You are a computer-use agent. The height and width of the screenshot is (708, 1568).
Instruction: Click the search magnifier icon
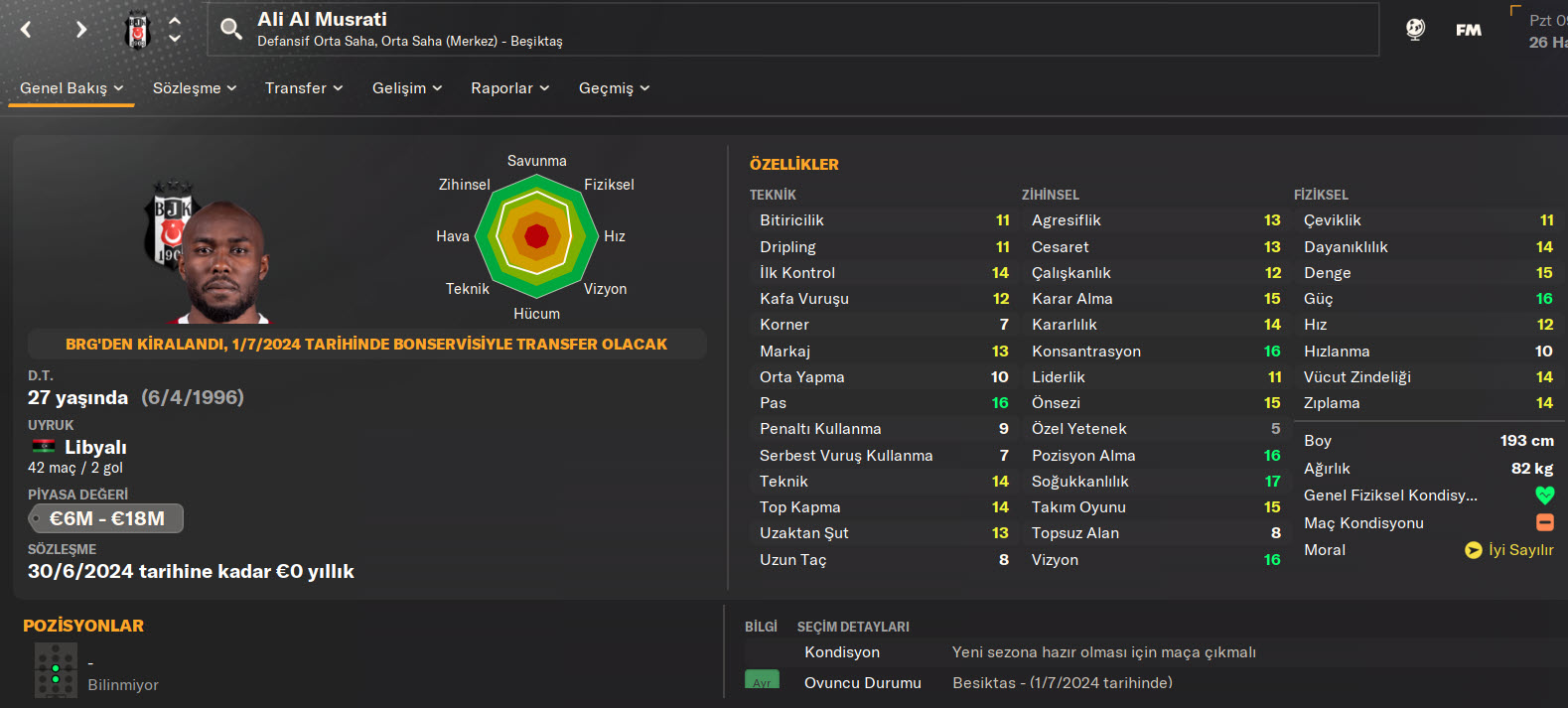point(231,29)
